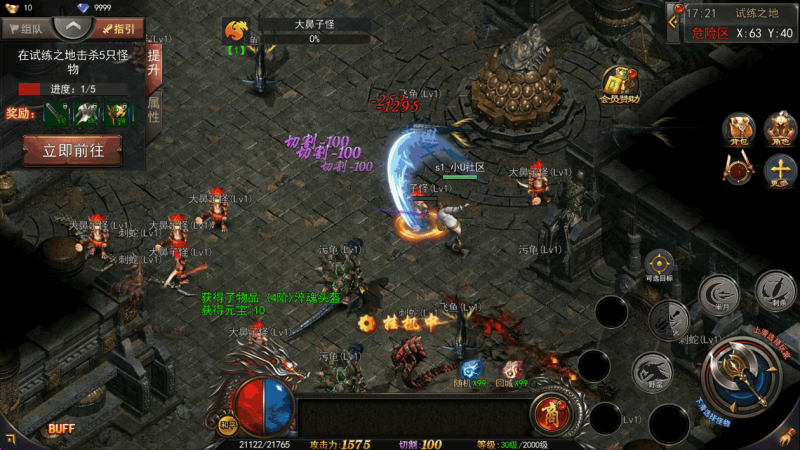Activate the 刺杀 assassinate skill
Screen dimensions: 800x450
pos(773,288)
